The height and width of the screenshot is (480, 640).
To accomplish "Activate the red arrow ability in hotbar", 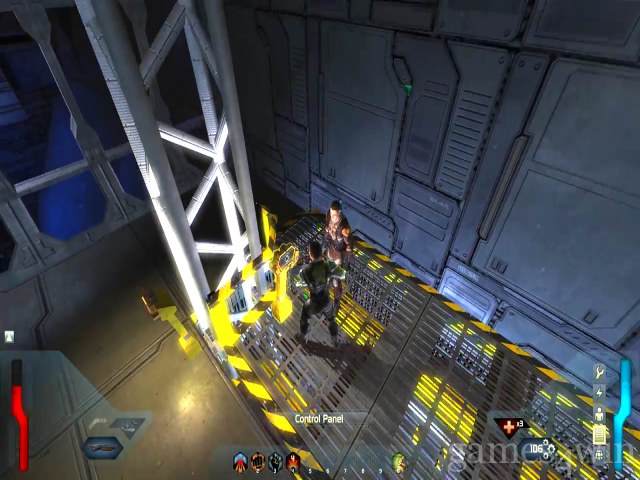I will [x=240, y=462].
